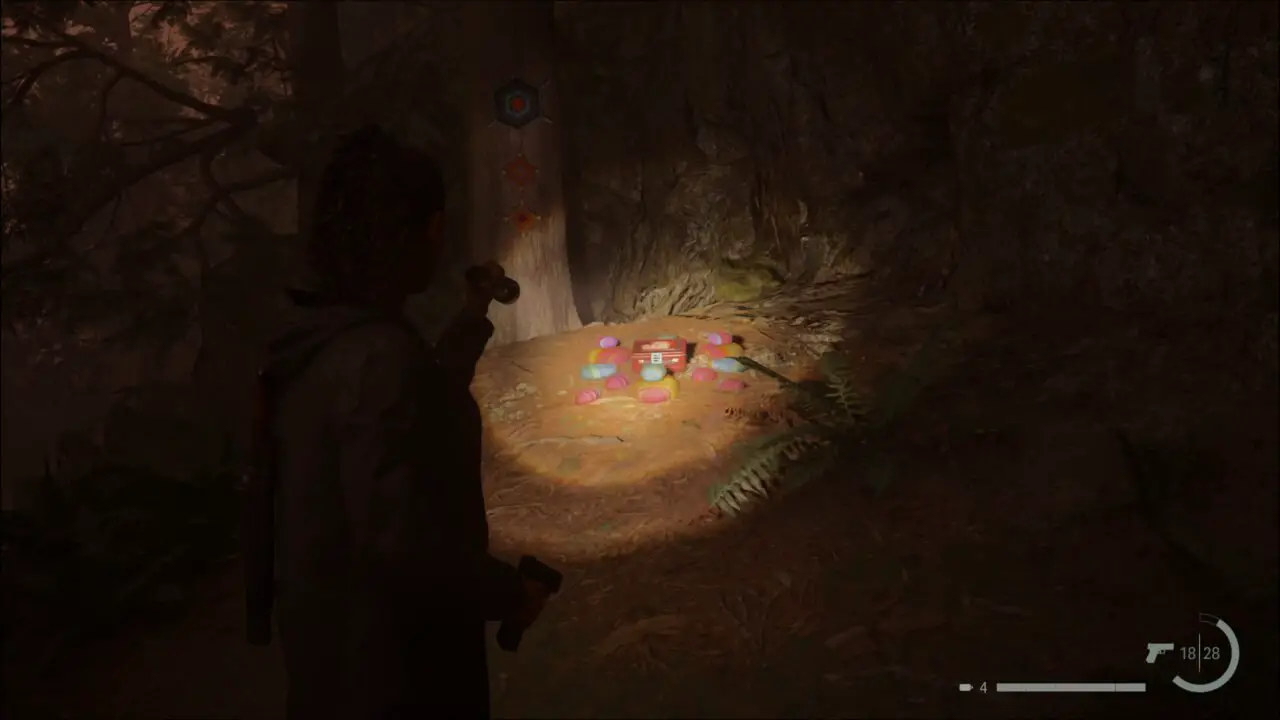
Task: Click the ammo count reading 18
Action: [1190, 654]
